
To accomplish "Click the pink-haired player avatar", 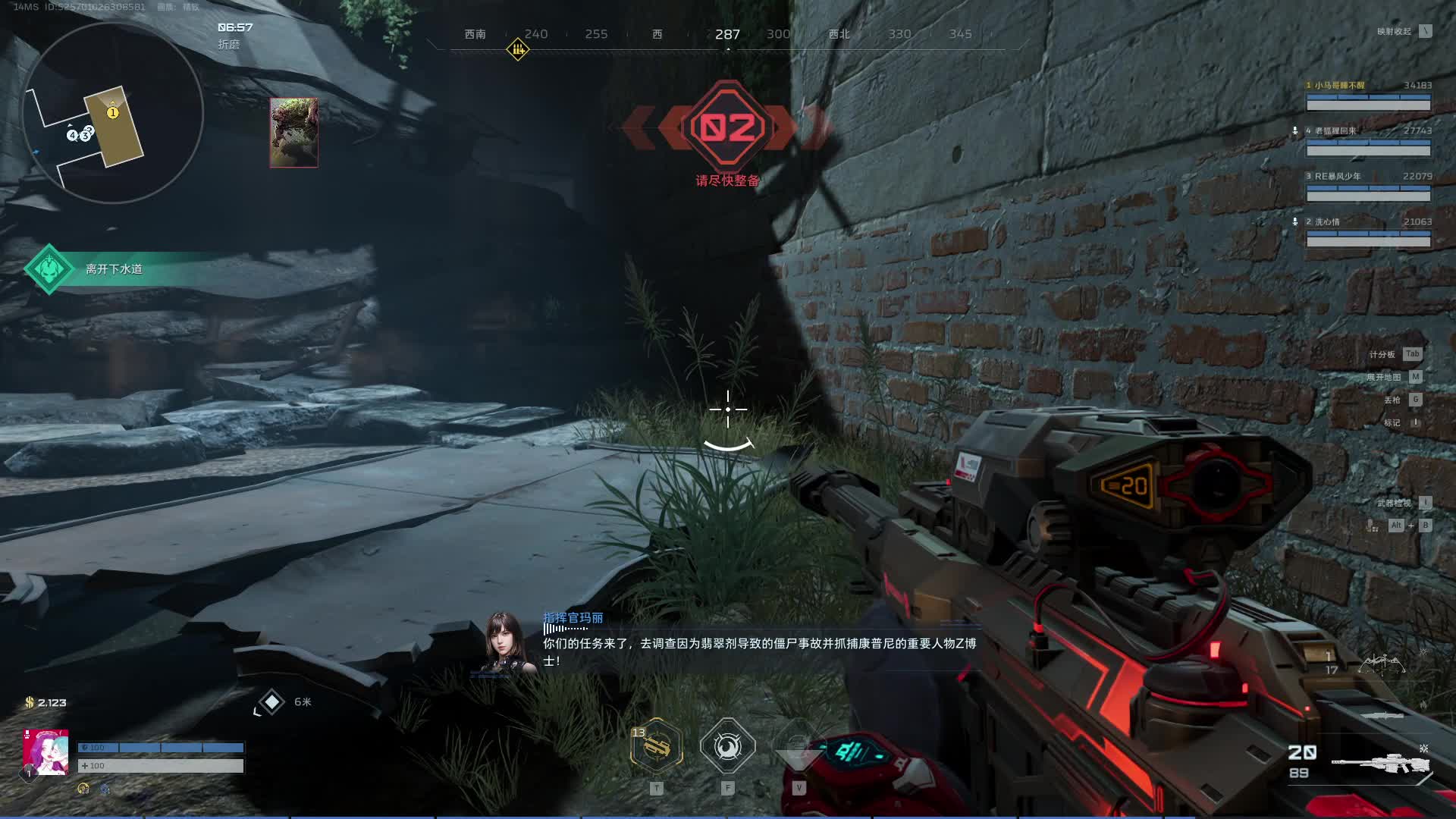I will (45, 752).
